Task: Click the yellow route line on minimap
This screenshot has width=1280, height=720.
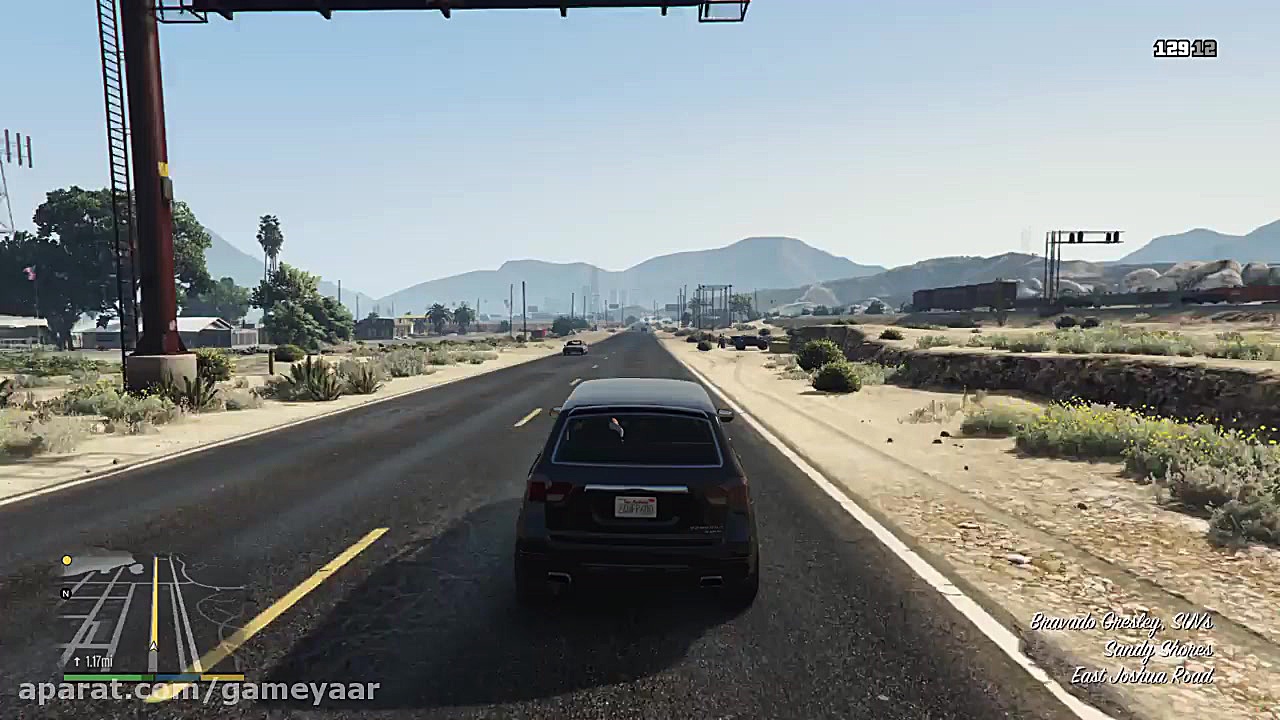Action: point(155,600)
